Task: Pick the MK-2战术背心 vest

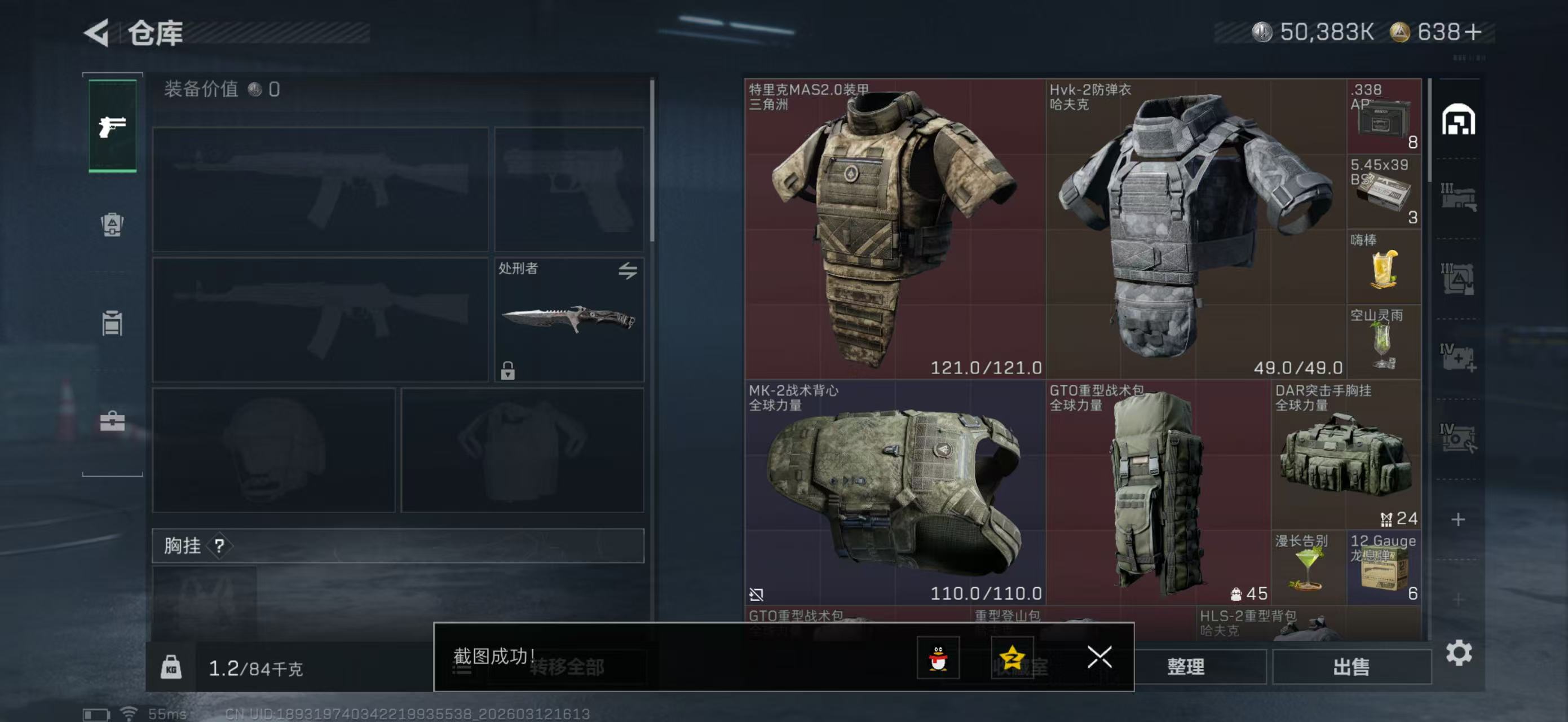Action: pos(895,492)
